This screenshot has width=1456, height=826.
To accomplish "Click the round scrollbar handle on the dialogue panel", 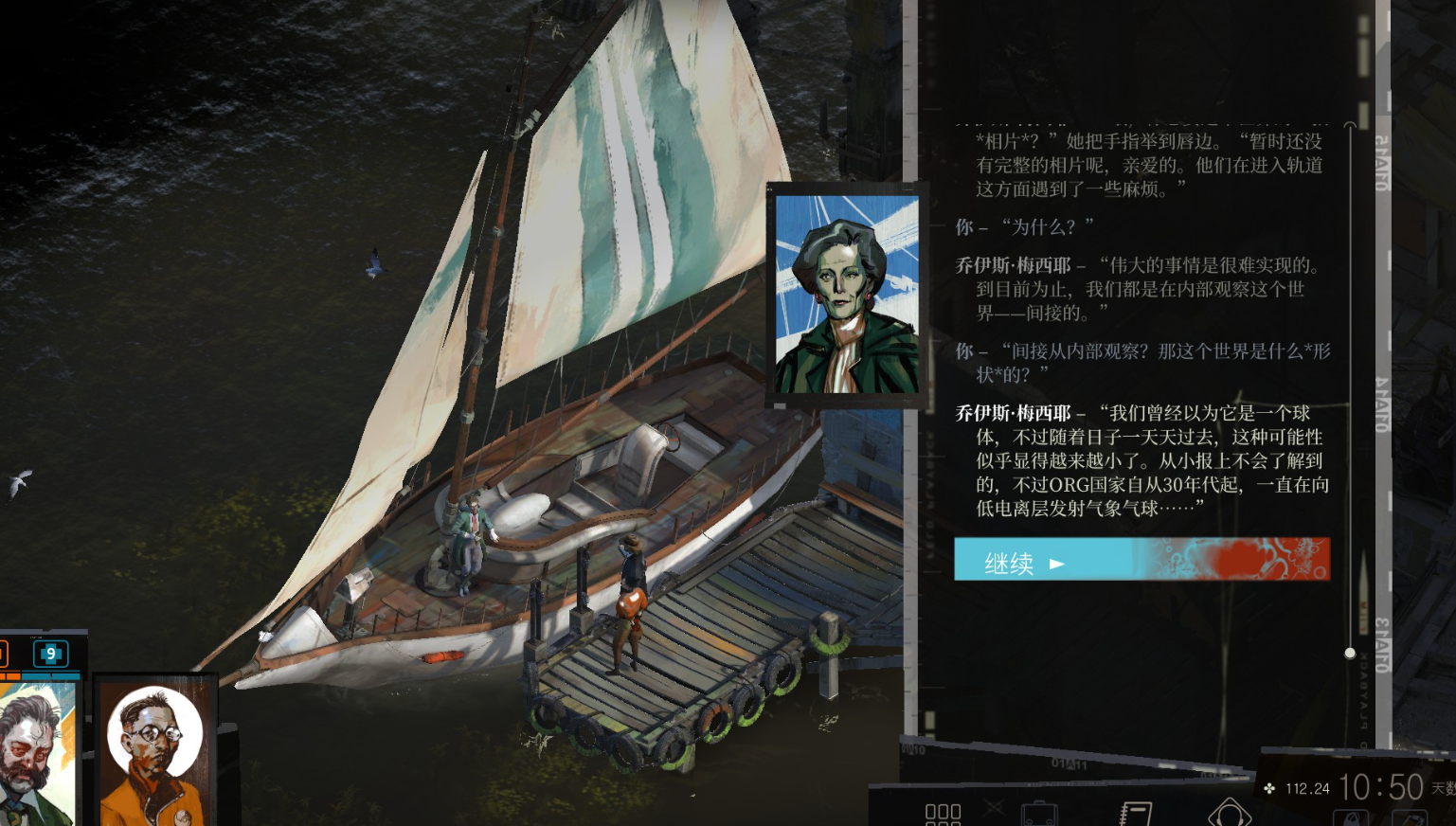I will pyautogui.click(x=1349, y=653).
